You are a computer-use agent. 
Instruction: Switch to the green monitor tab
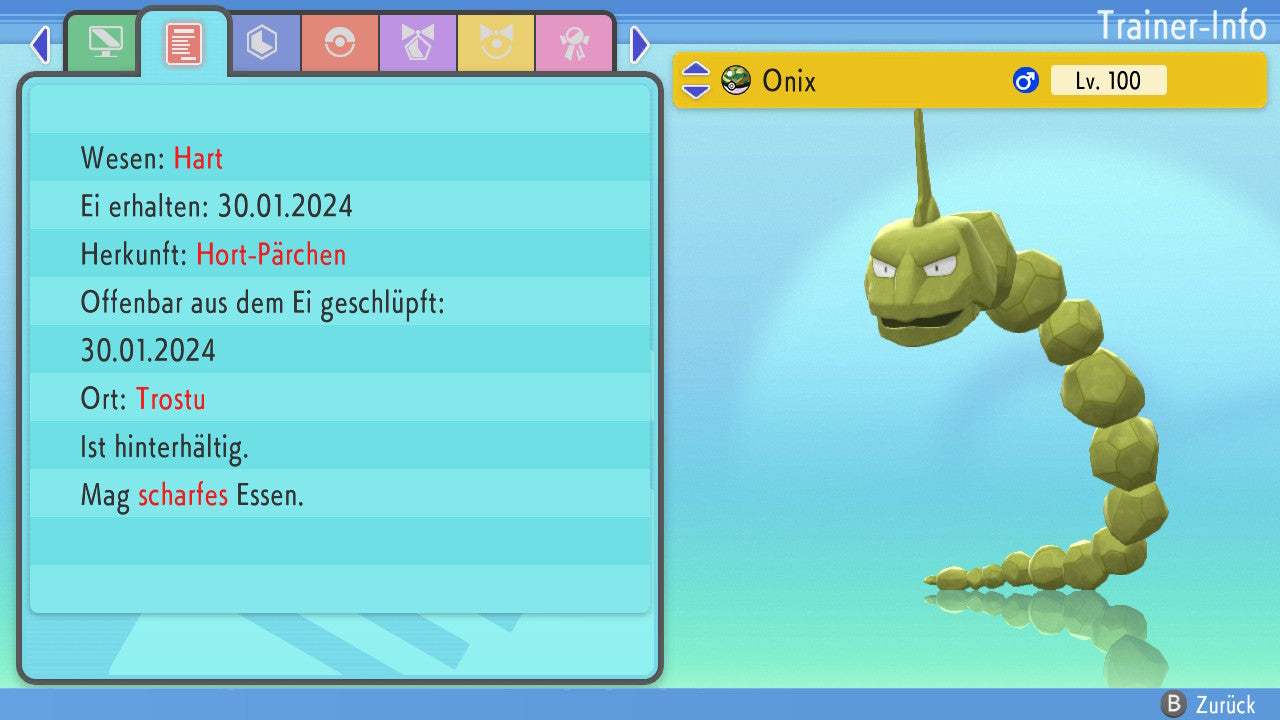coord(105,43)
